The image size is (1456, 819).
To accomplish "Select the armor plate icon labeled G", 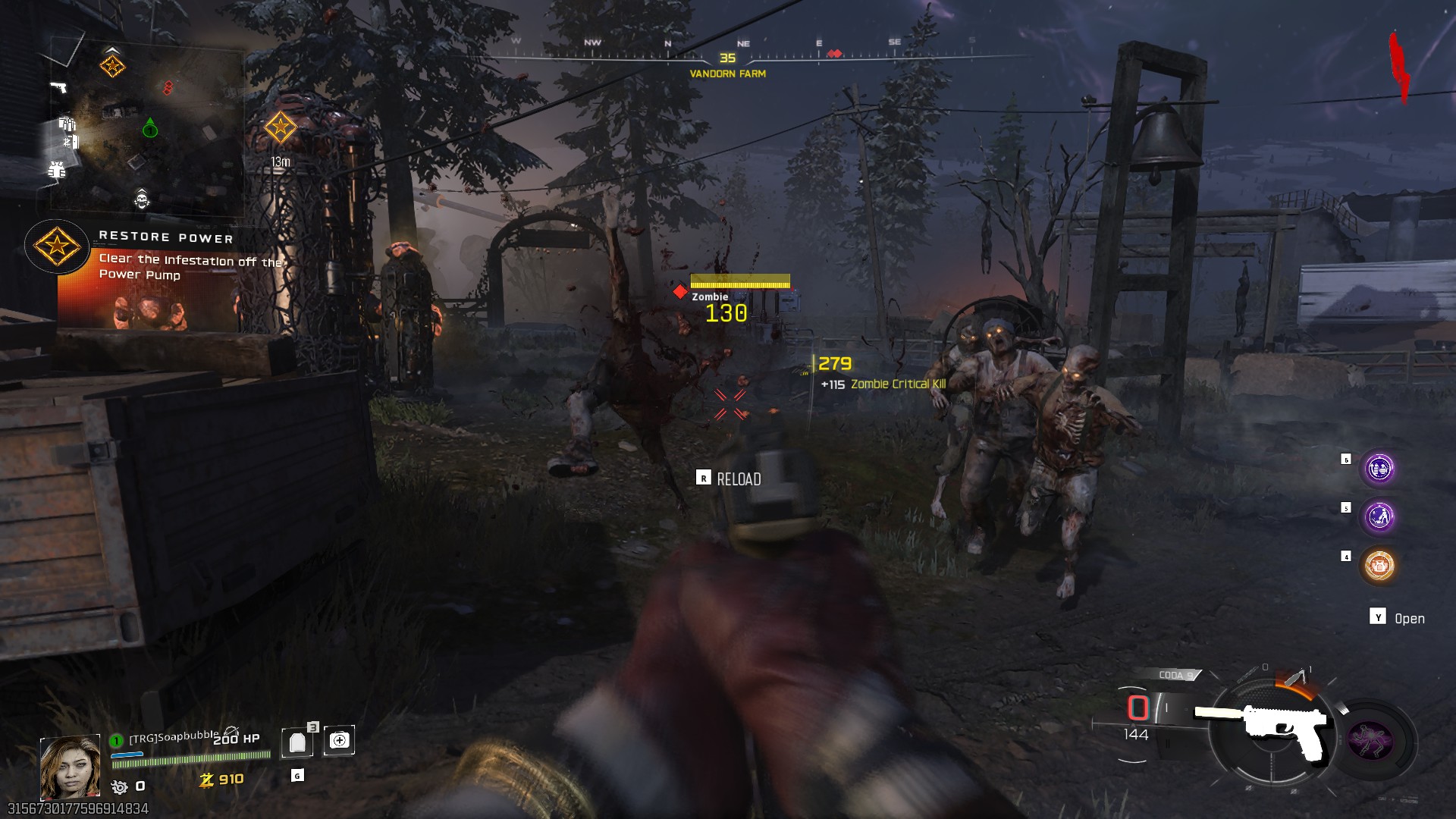I will tap(297, 742).
